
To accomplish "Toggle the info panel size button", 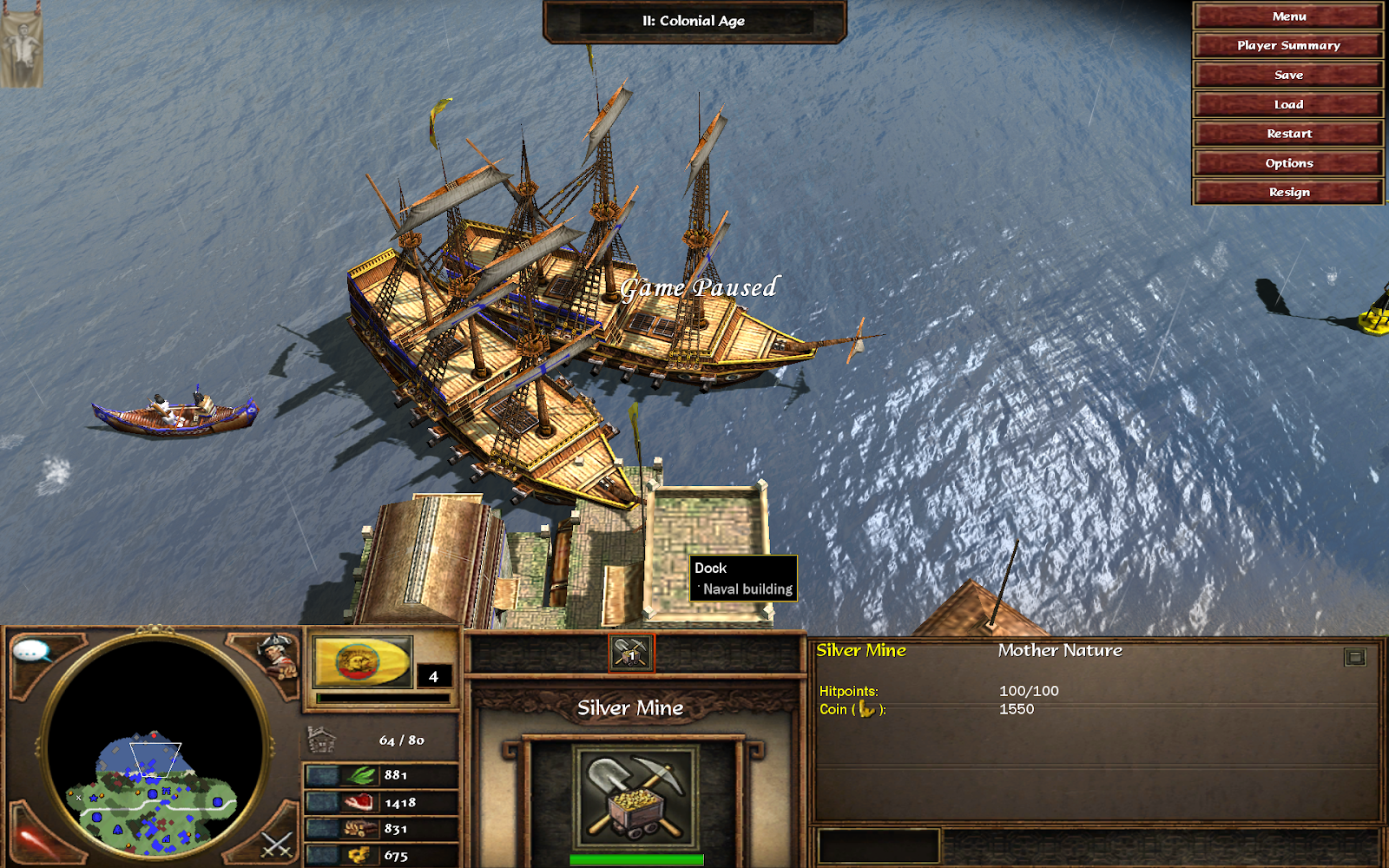I will coord(1354,657).
